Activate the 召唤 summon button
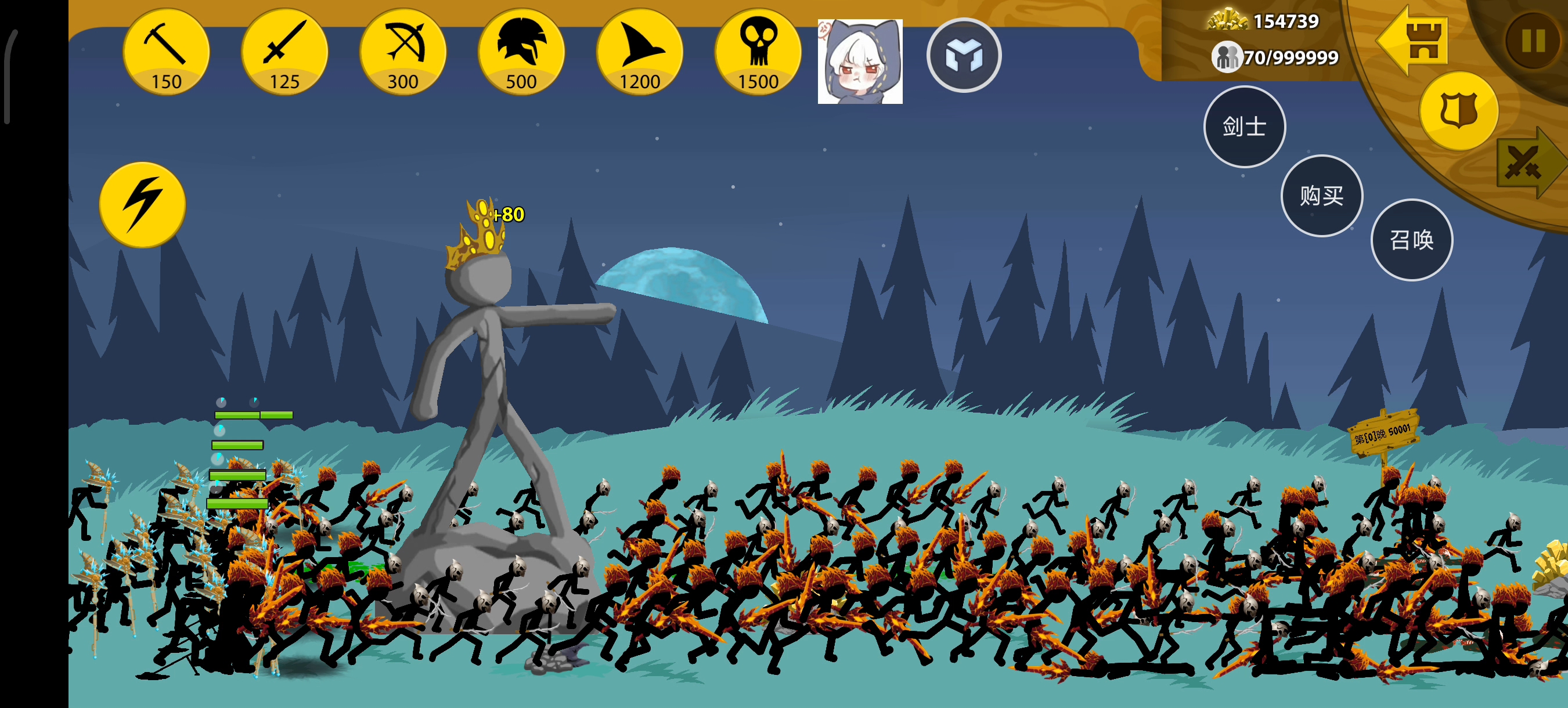 click(1411, 240)
